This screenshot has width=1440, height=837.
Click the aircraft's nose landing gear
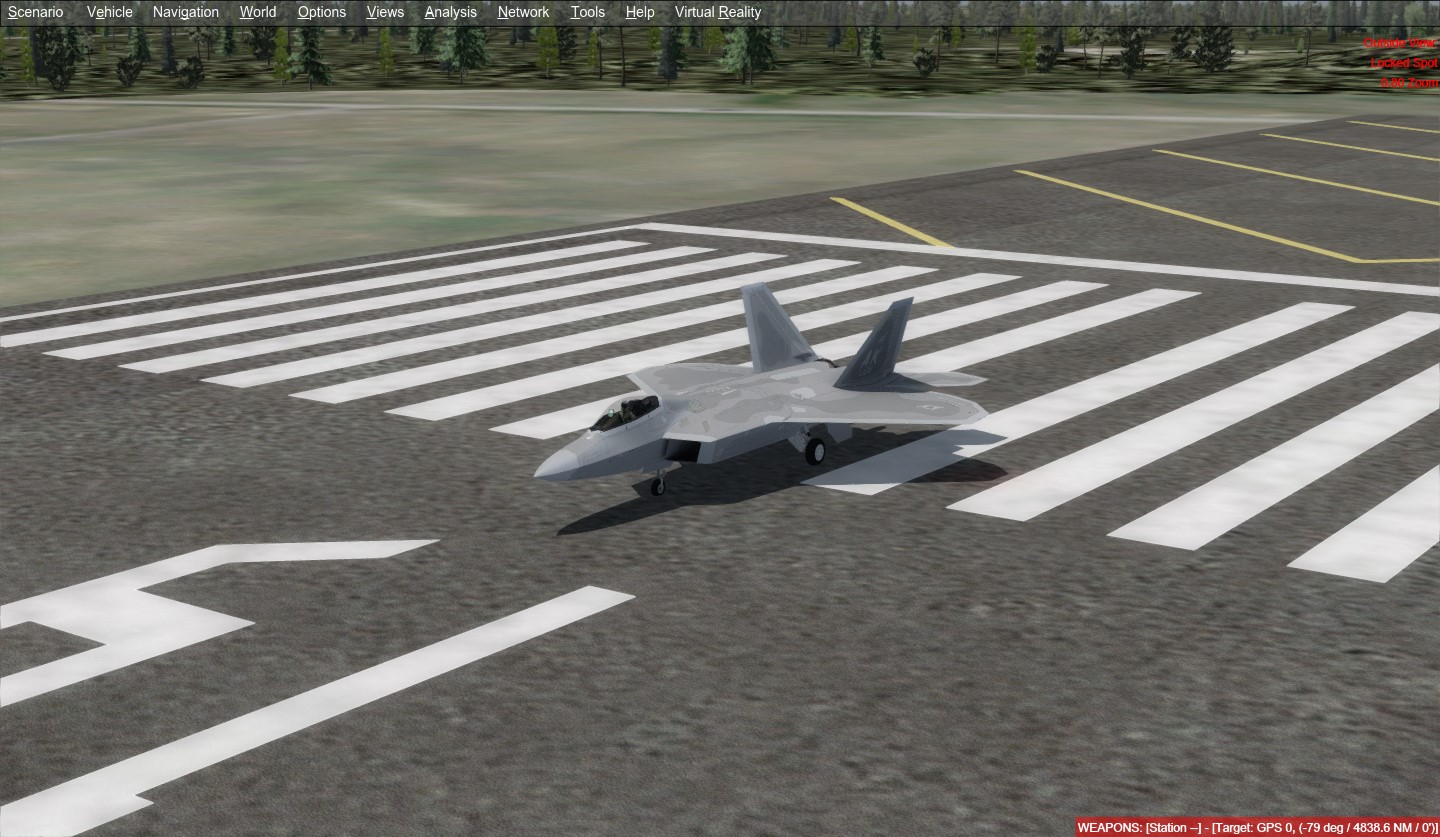point(657,485)
